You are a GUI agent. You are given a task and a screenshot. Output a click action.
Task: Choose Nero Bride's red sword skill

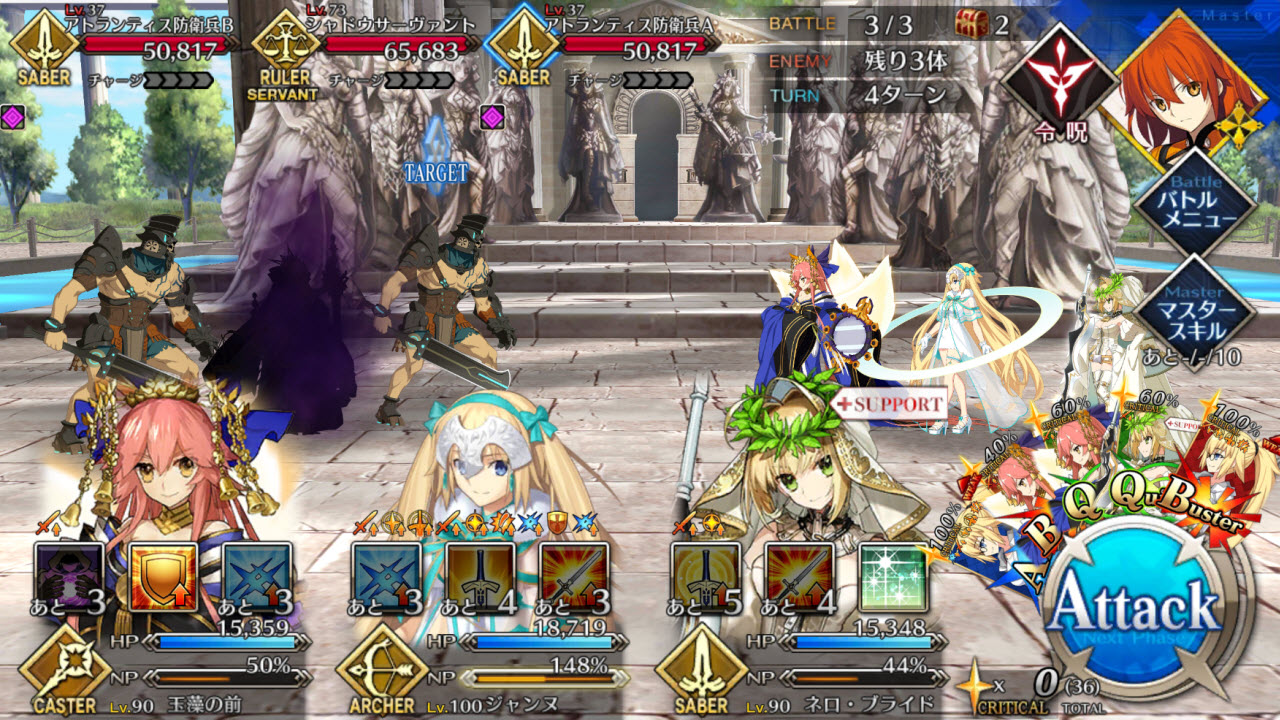pyautogui.click(x=799, y=577)
